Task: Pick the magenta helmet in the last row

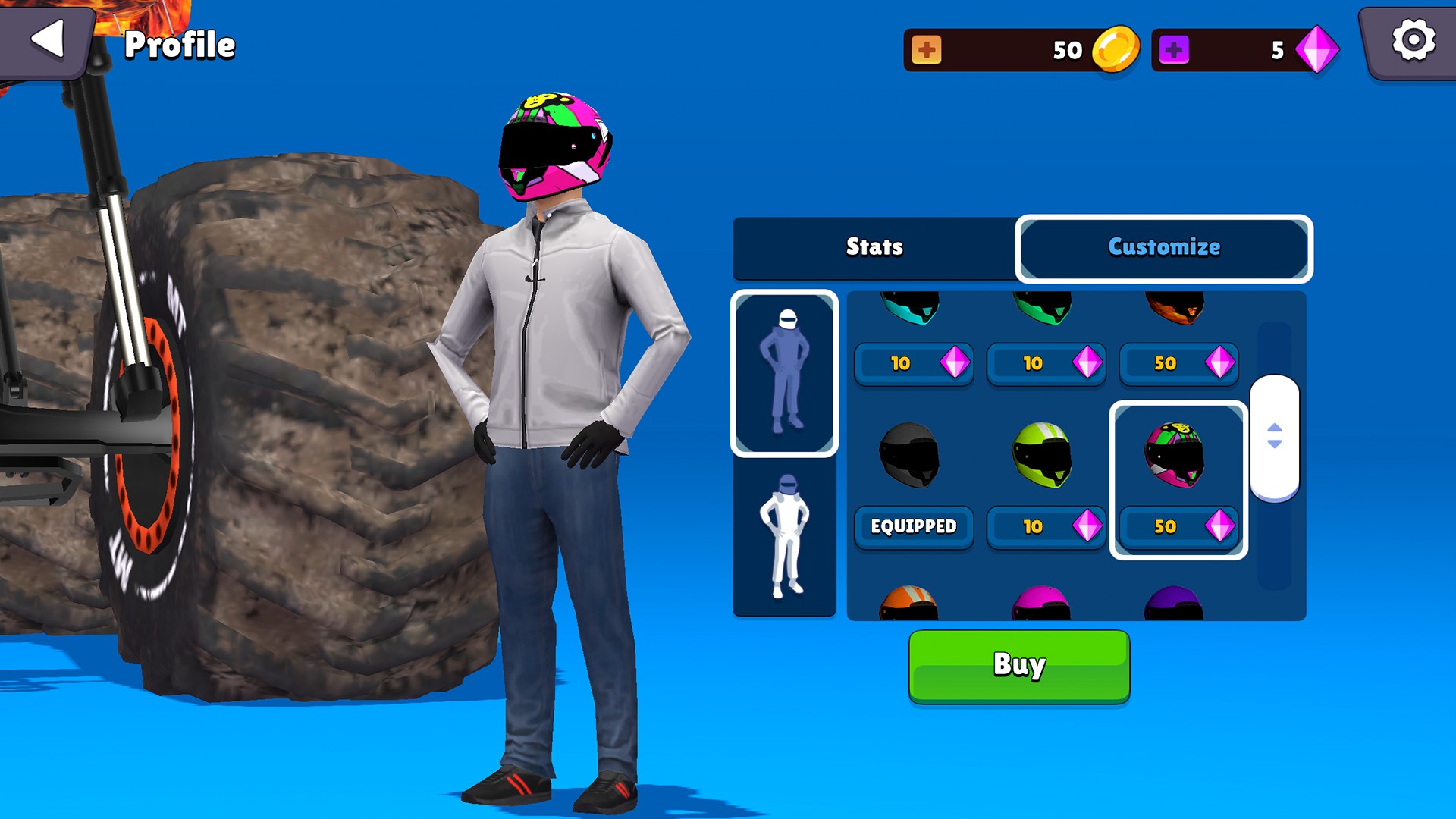Action: (x=1041, y=604)
